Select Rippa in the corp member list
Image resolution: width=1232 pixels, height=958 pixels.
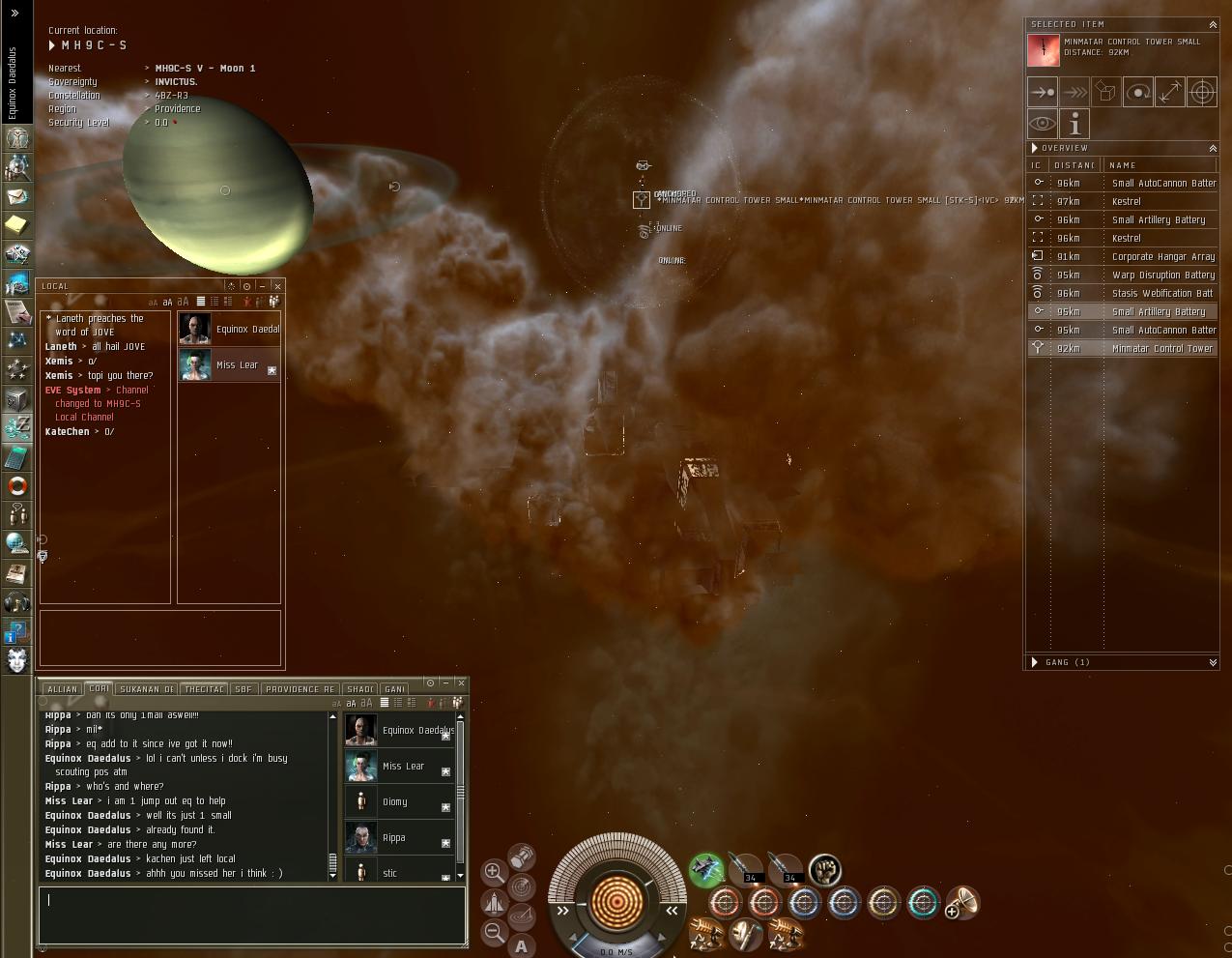(393, 838)
